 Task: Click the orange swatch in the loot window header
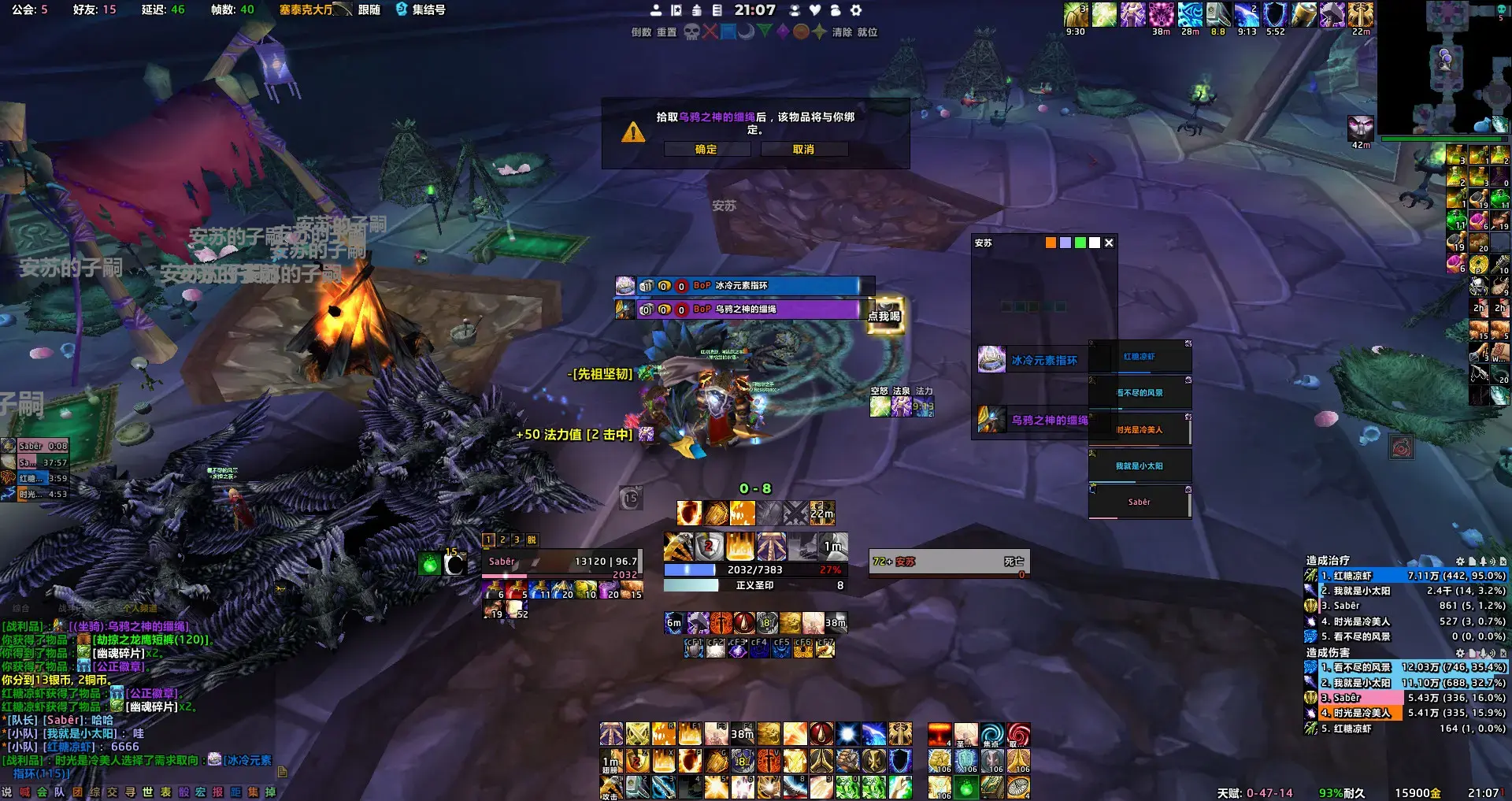1051,243
